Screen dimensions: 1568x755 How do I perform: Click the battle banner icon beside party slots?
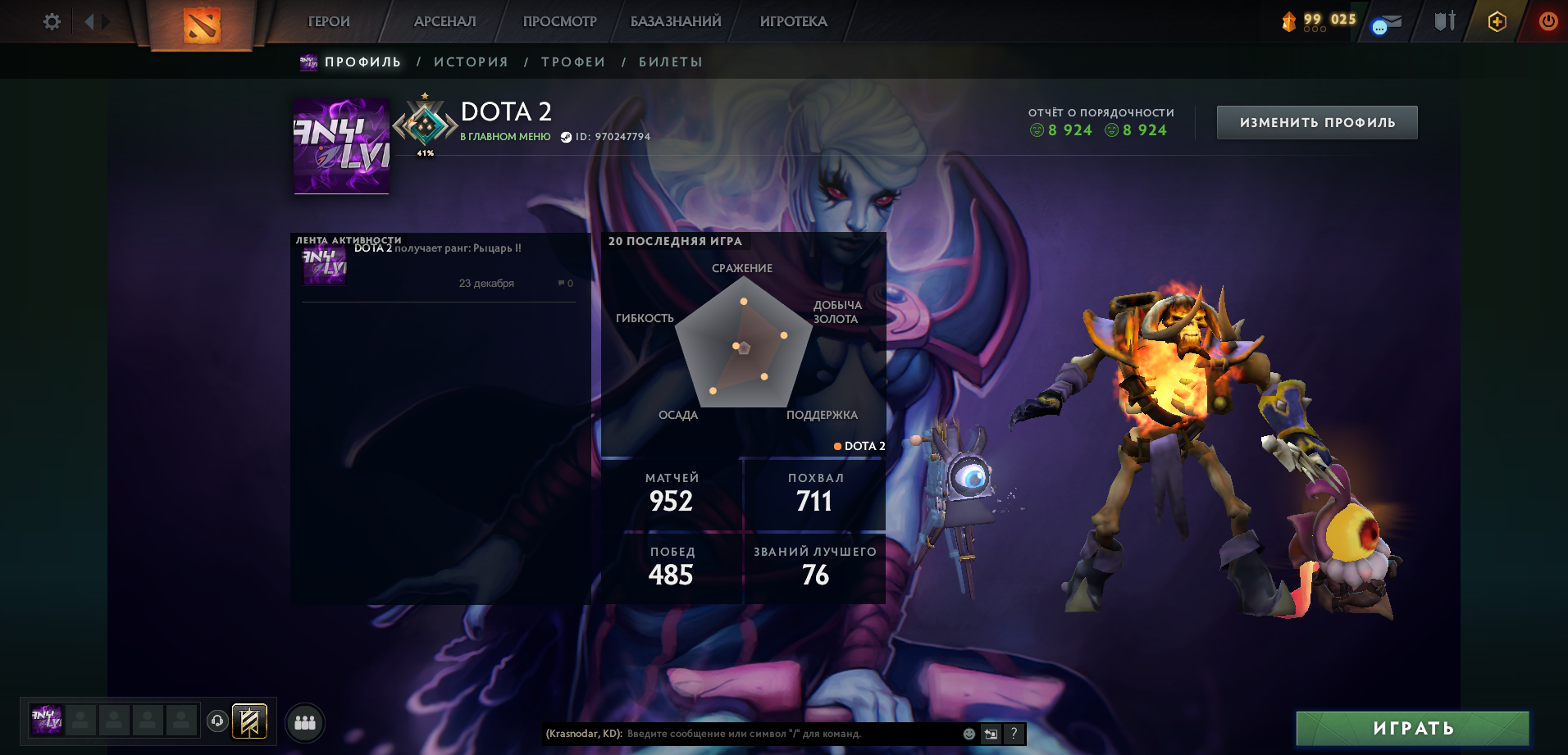(248, 721)
